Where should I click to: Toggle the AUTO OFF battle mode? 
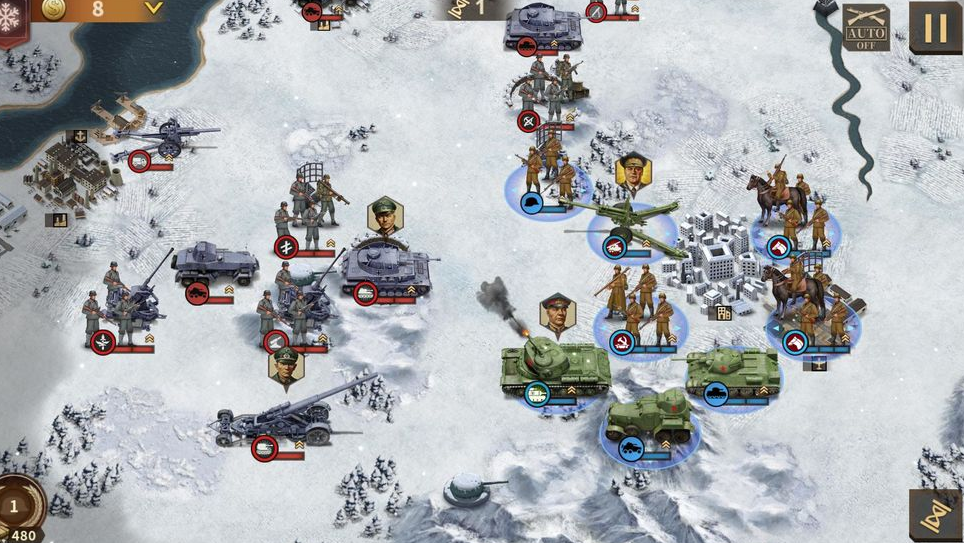(x=865, y=28)
